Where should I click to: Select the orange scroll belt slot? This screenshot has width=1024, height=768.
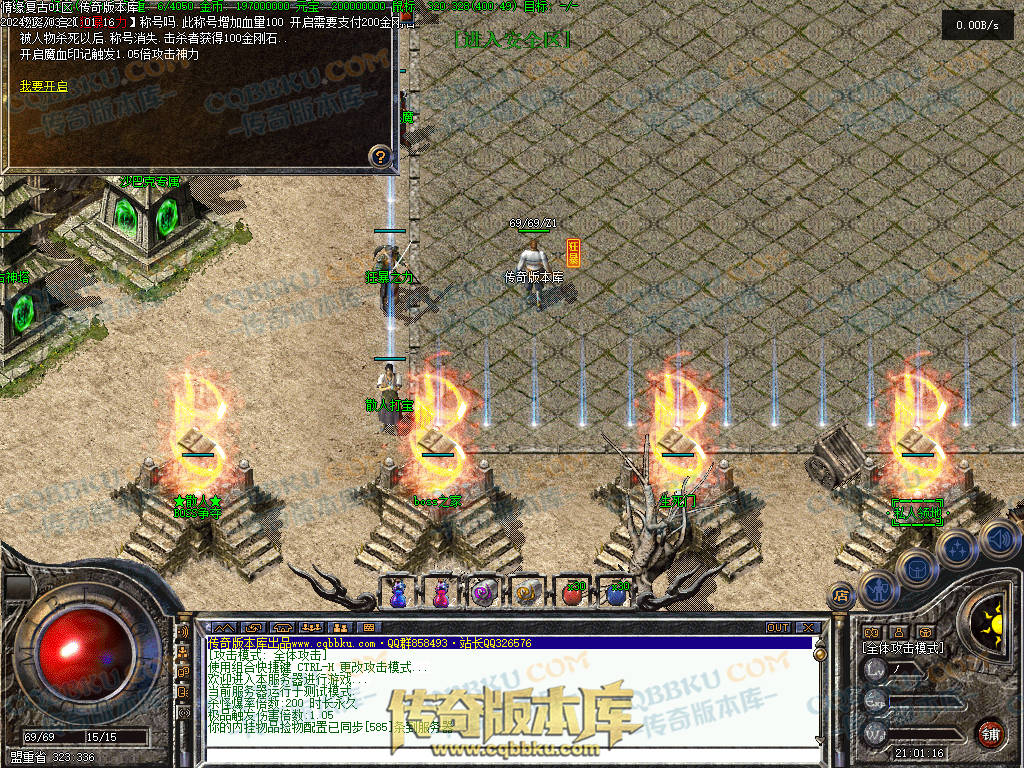[x=527, y=592]
